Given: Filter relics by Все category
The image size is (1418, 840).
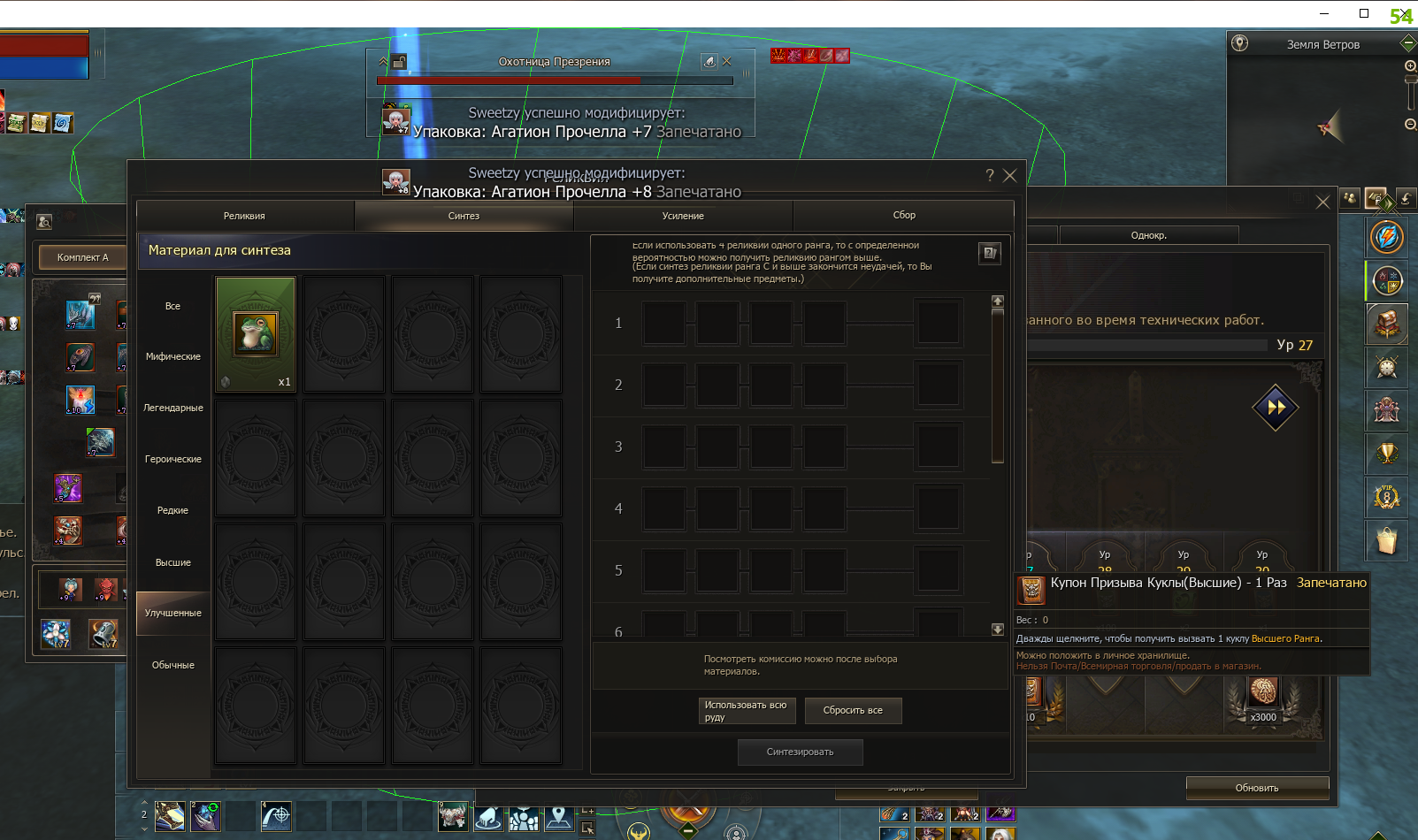Looking at the screenshot, I should tap(172, 306).
